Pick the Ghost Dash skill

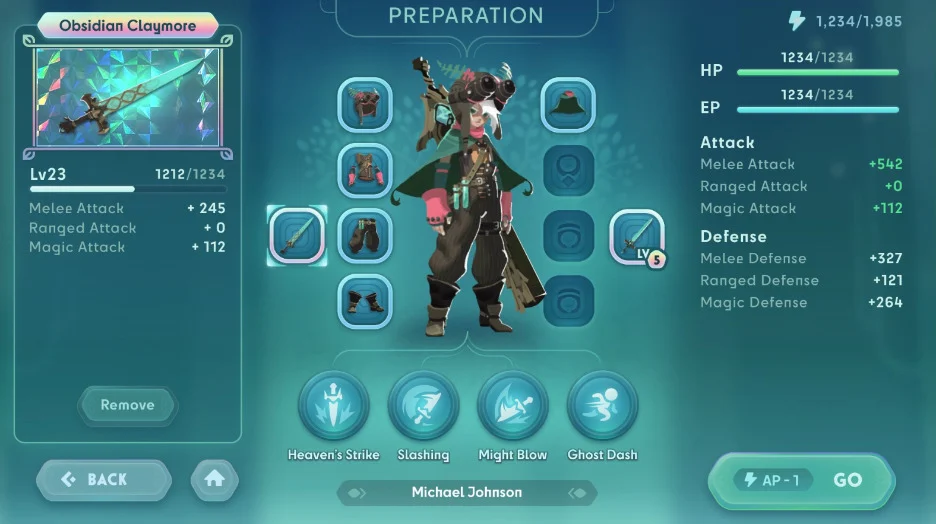(x=602, y=406)
